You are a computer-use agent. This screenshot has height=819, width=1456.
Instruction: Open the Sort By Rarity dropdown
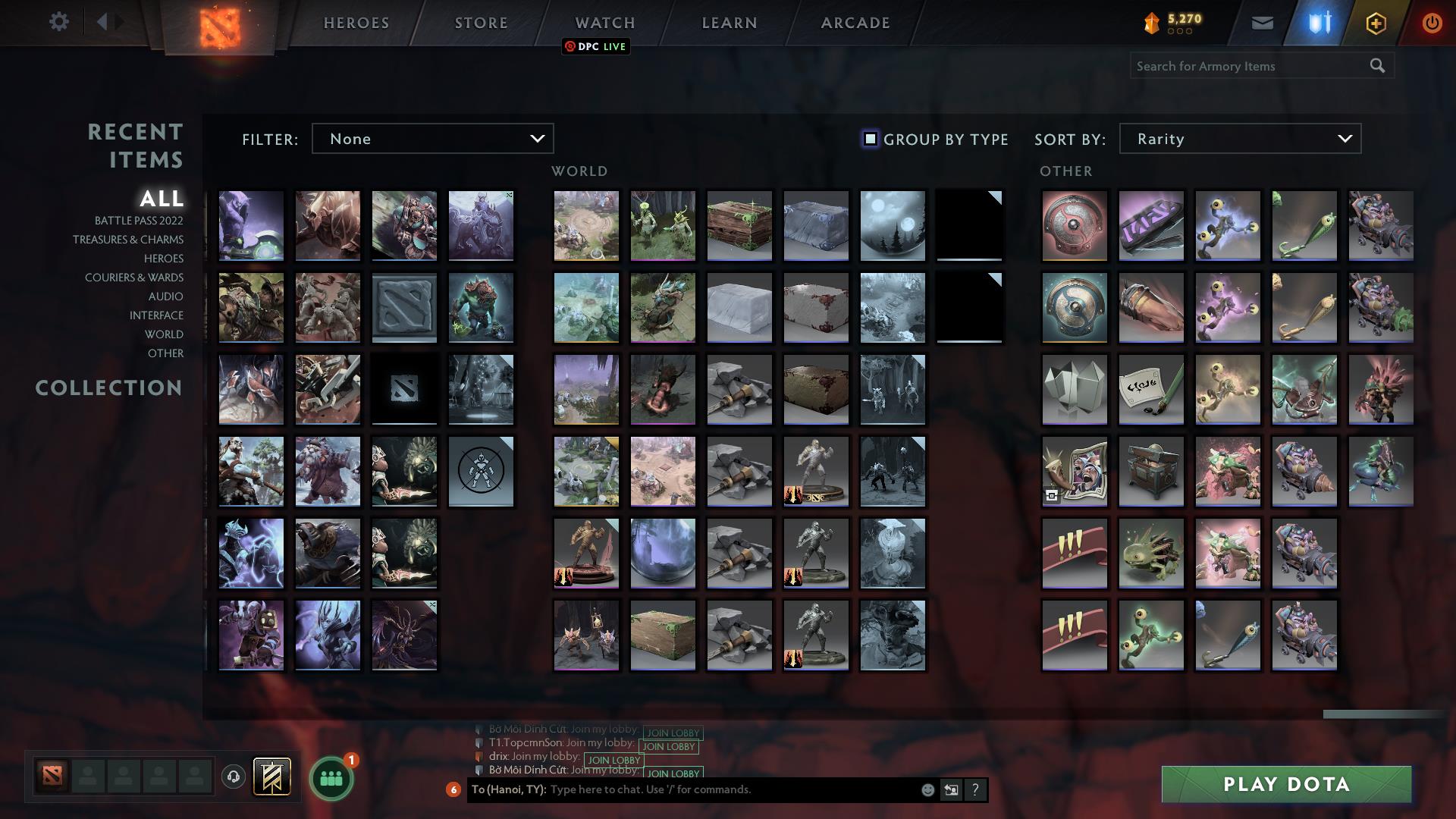point(1239,139)
